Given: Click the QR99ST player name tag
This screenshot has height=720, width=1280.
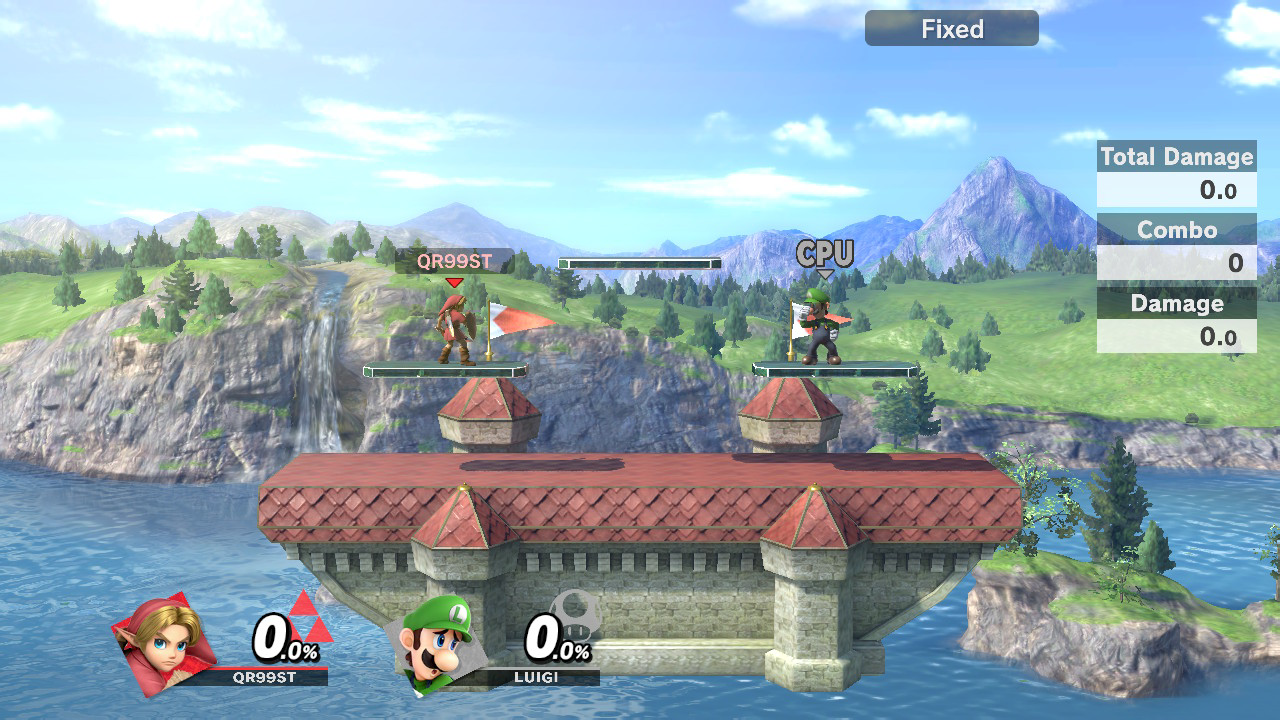Looking at the screenshot, I should pos(454,262).
